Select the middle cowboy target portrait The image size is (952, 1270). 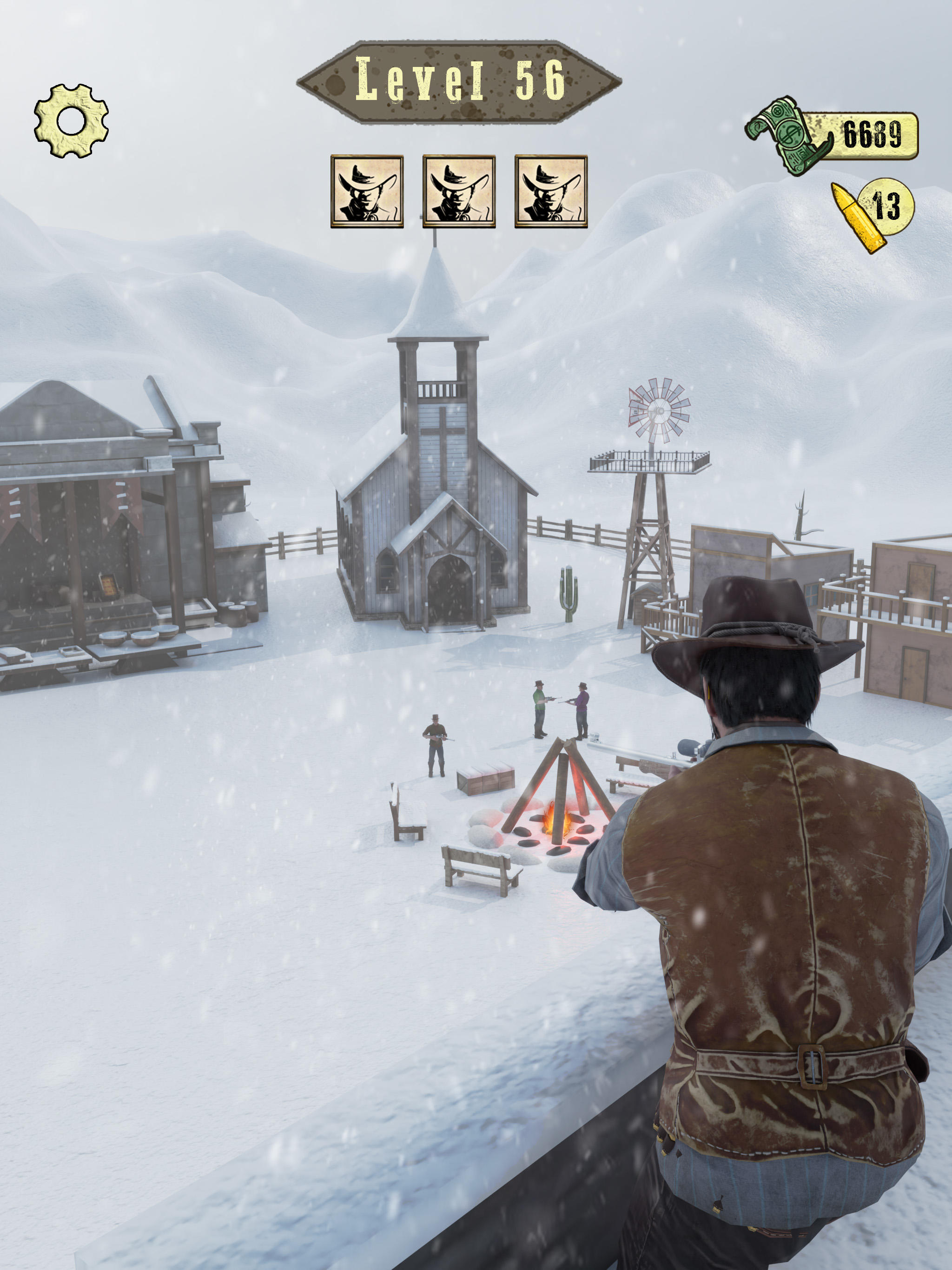459,192
